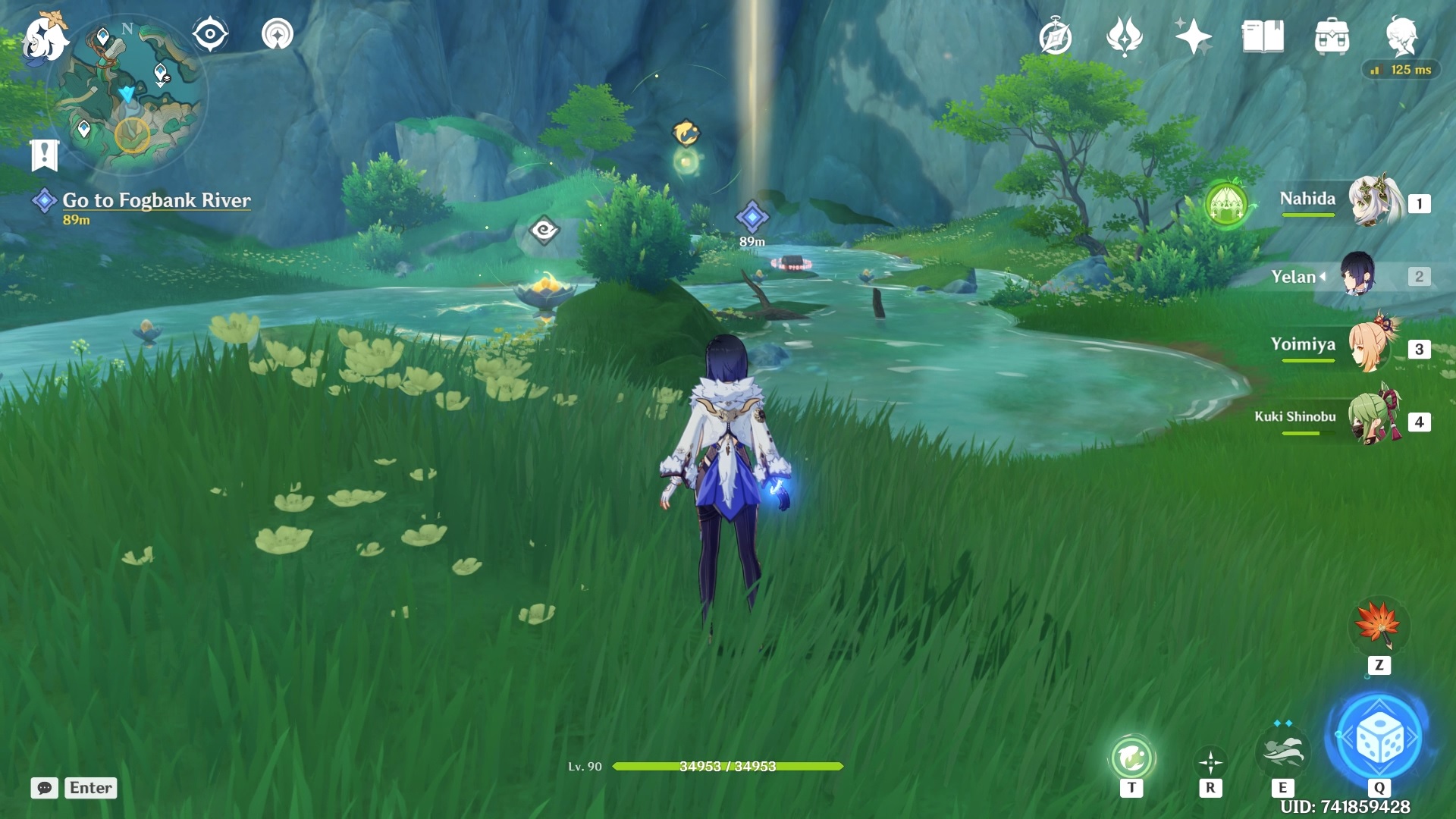The image size is (1456, 819).
Task: Open the Character menu portrait icon
Action: [x=1404, y=34]
